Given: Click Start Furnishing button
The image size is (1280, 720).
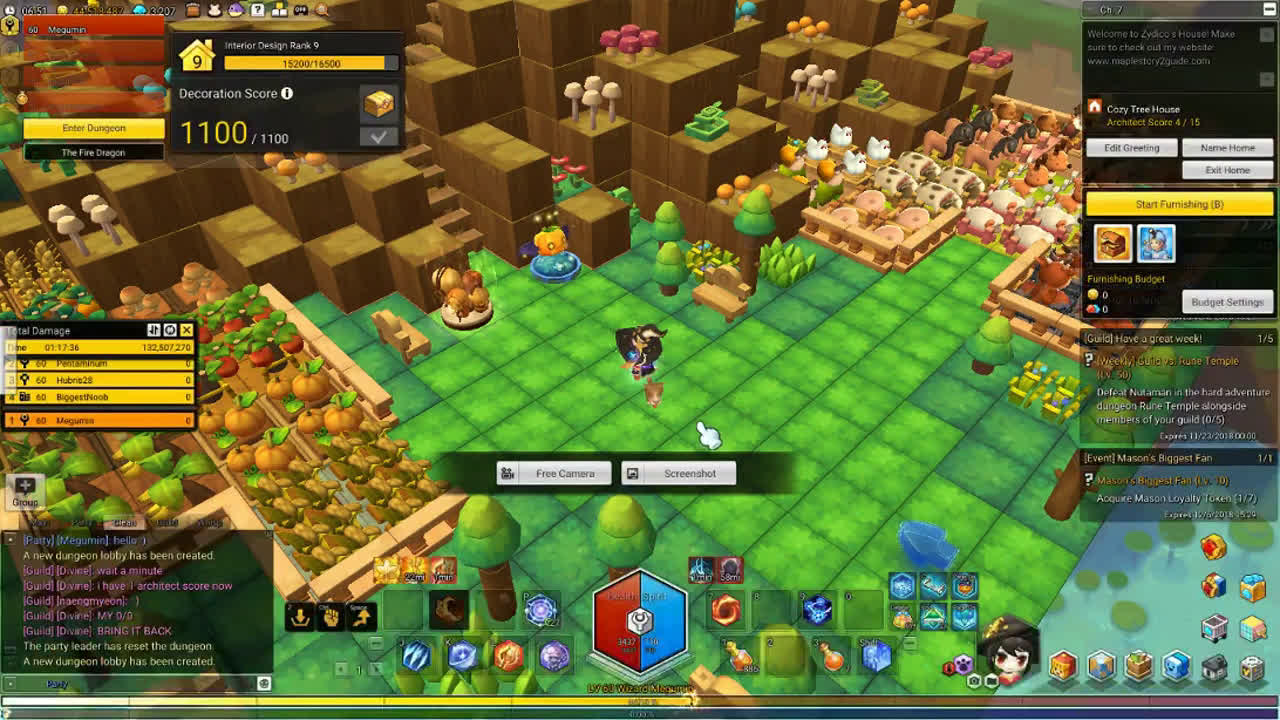Looking at the screenshot, I should [1179, 204].
